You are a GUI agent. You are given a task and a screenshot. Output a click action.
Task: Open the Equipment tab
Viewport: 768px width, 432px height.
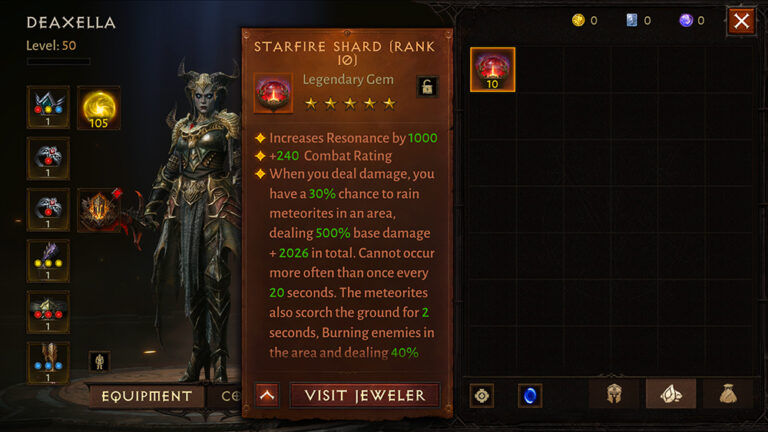(145, 396)
